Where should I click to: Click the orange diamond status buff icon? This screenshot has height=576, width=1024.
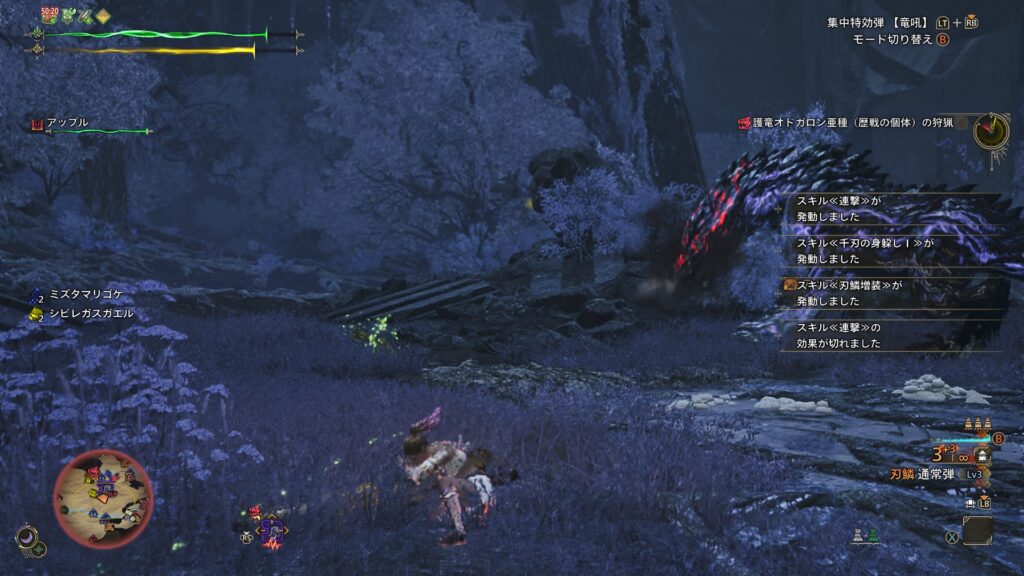click(103, 15)
